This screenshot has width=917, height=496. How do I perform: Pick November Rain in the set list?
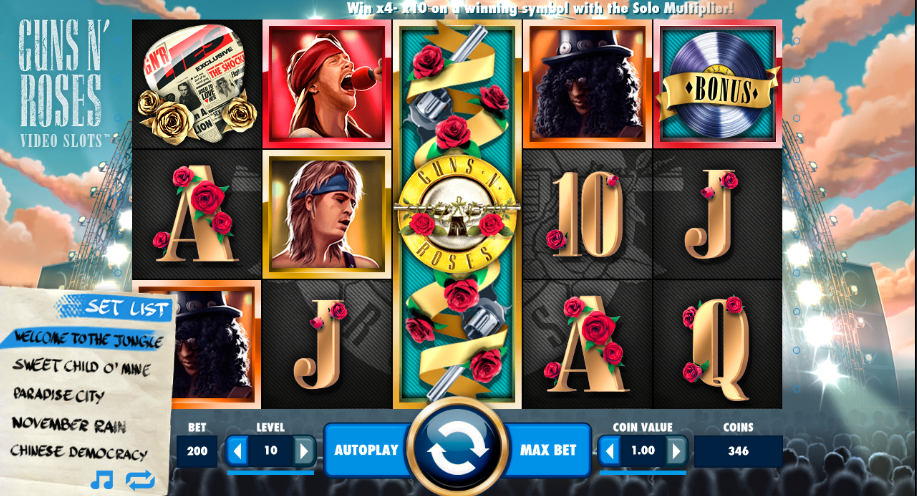point(69,425)
